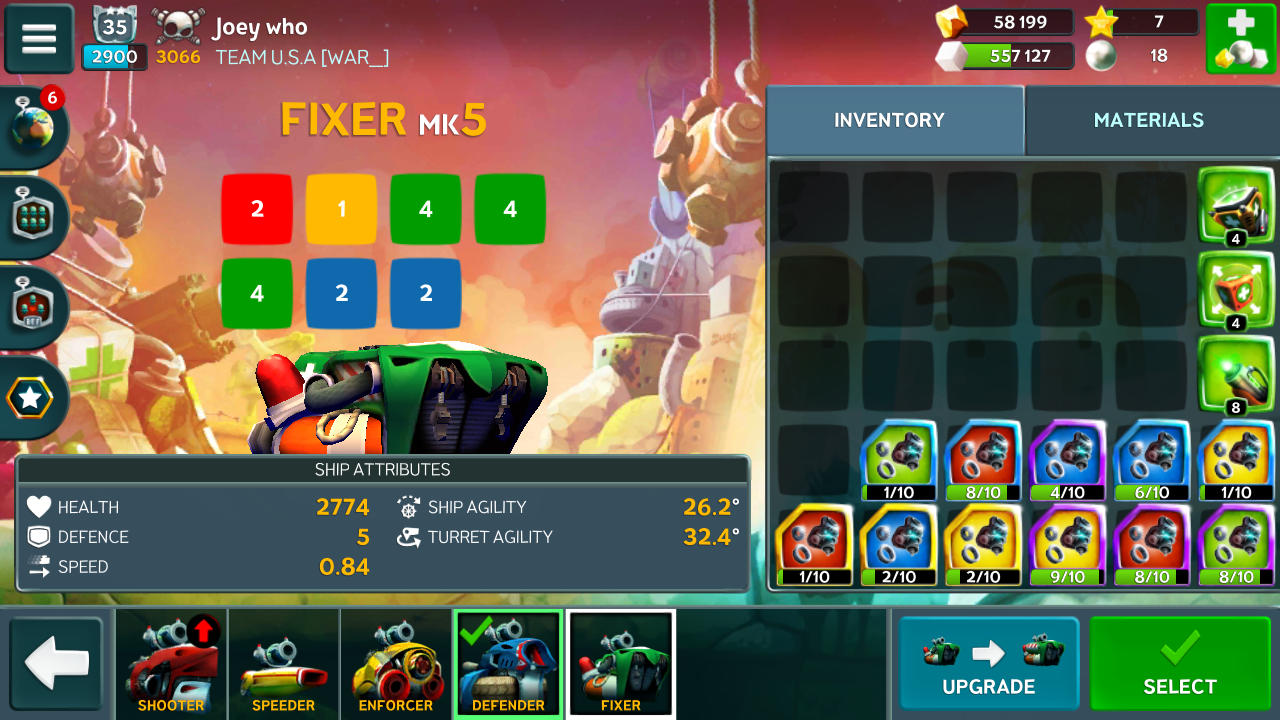
Task: Show the Fixer ship thumbnail
Action: (621, 665)
